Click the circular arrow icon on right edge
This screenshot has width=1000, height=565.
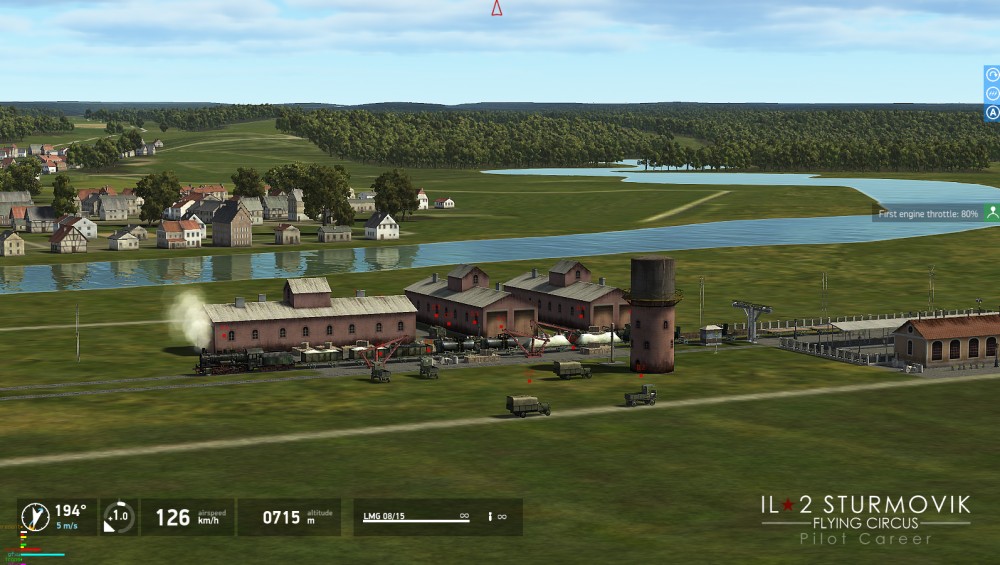click(x=992, y=74)
